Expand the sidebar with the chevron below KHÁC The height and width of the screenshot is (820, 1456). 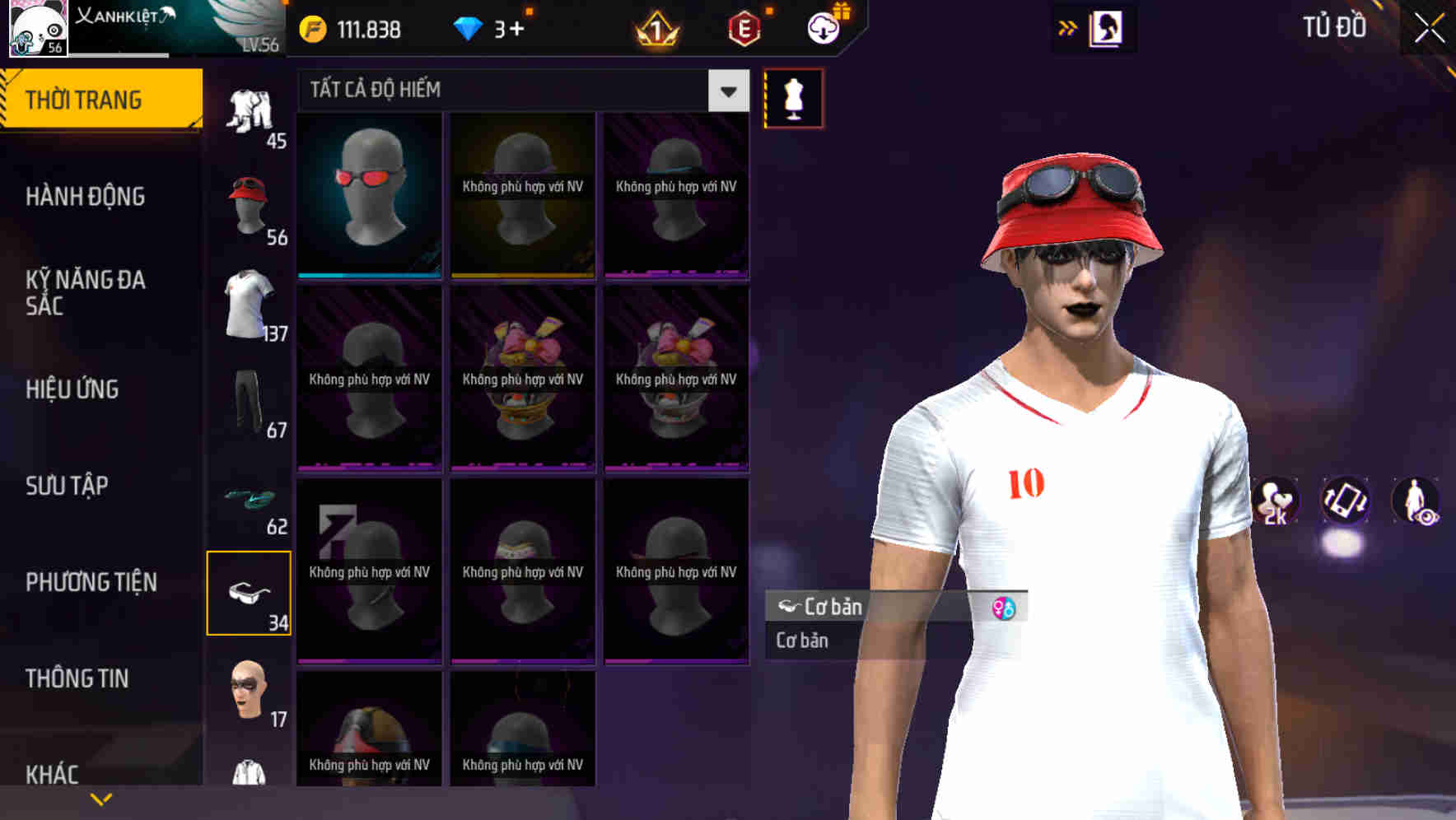[101, 798]
